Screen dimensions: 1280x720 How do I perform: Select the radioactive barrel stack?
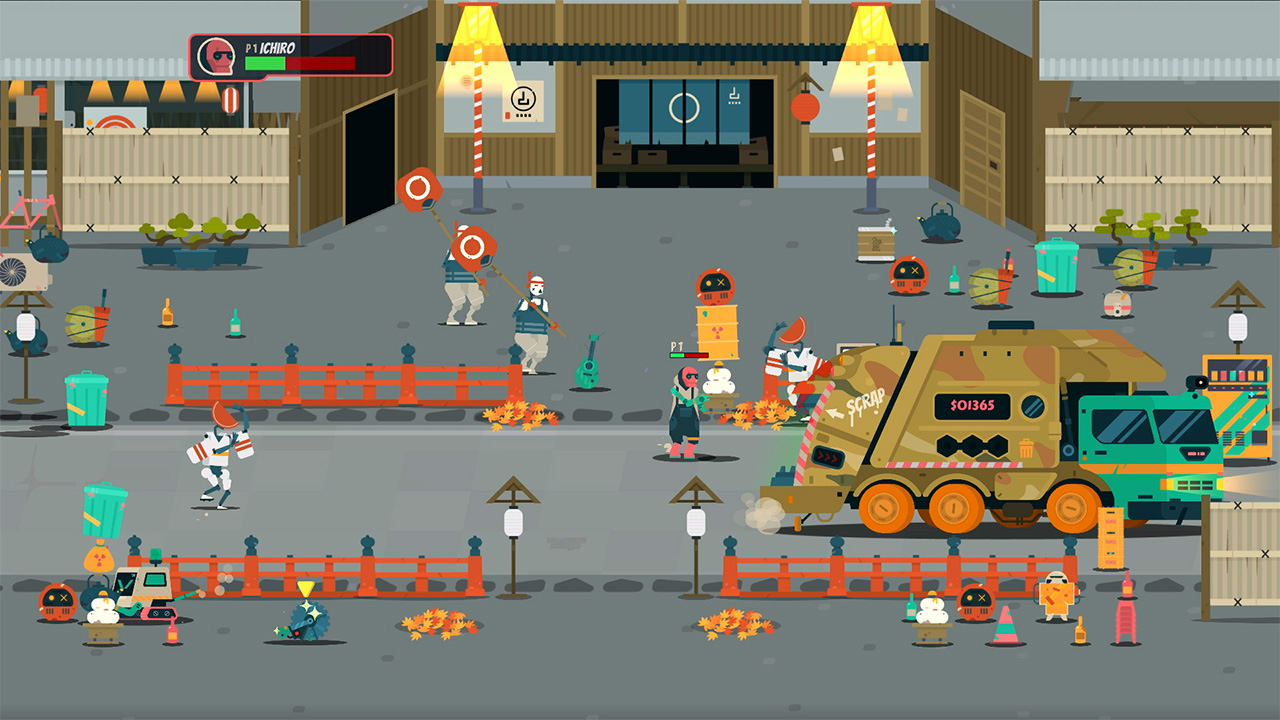718,330
